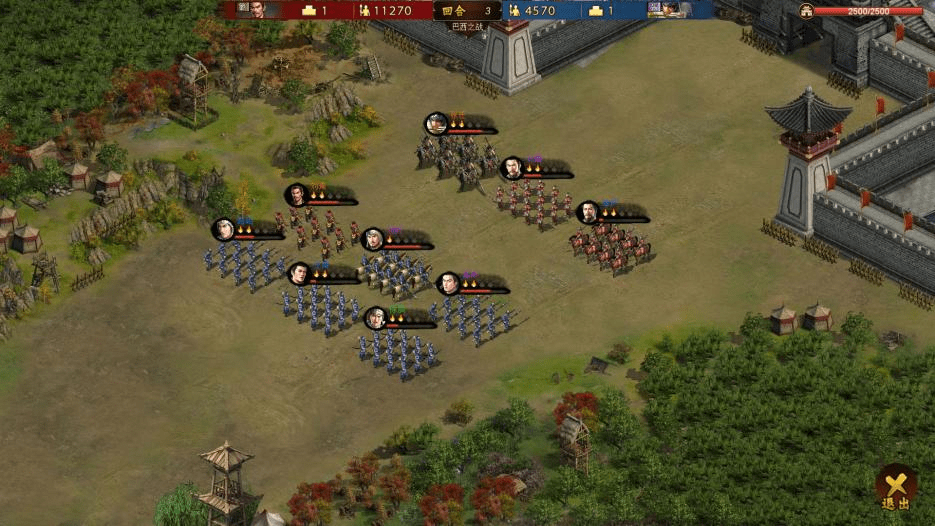Pick the general portrait above the tan-horse cavalry
The image size is (935, 526).
click(x=373, y=239)
